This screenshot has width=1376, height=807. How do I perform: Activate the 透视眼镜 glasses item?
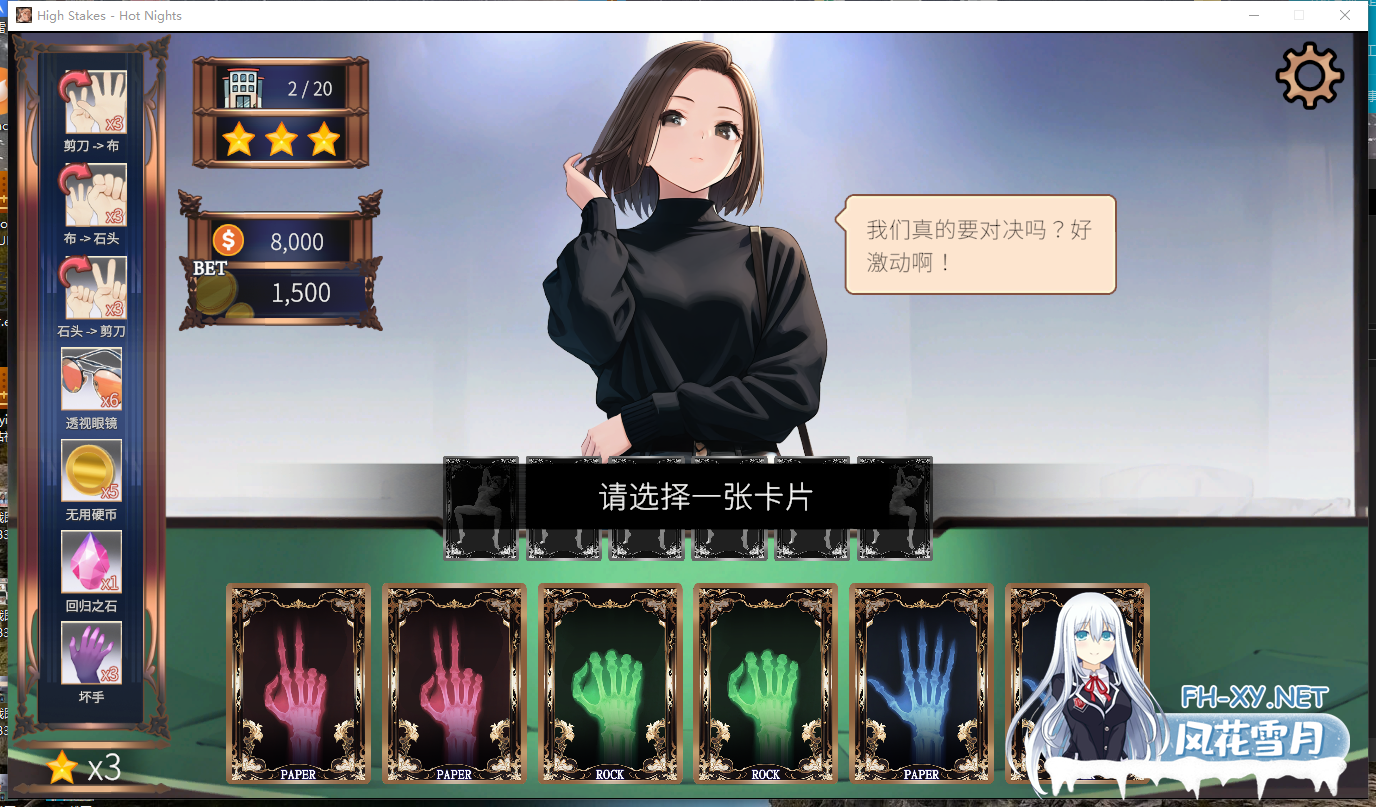pos(92,379)
